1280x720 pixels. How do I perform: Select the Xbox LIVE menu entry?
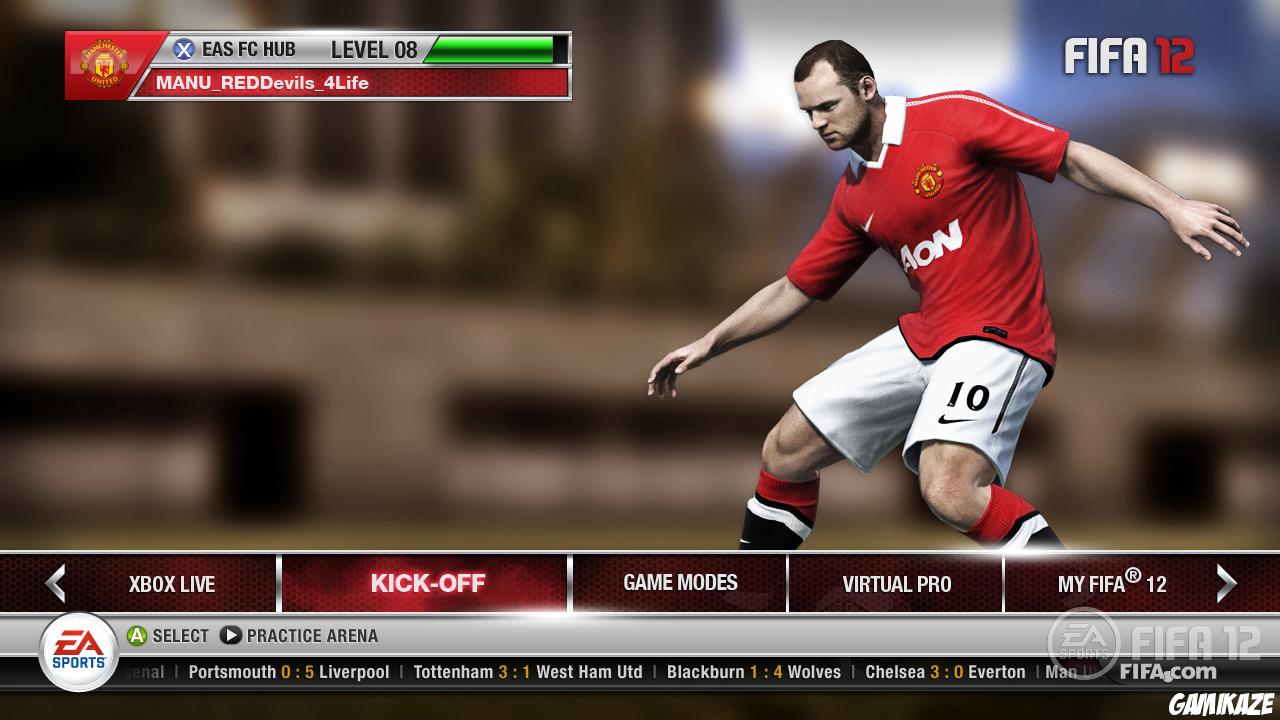point(171,584)
